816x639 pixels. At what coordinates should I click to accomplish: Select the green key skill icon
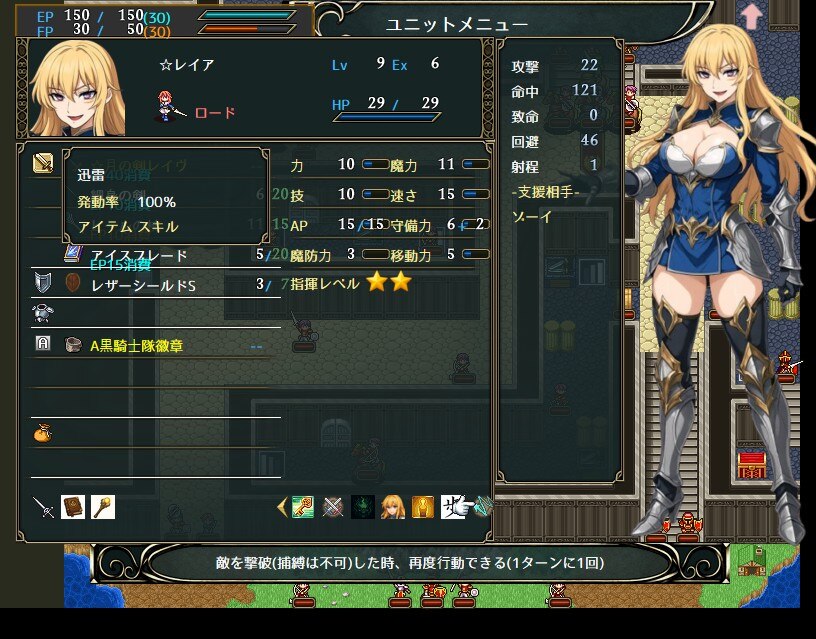click(x=303, y=508)
